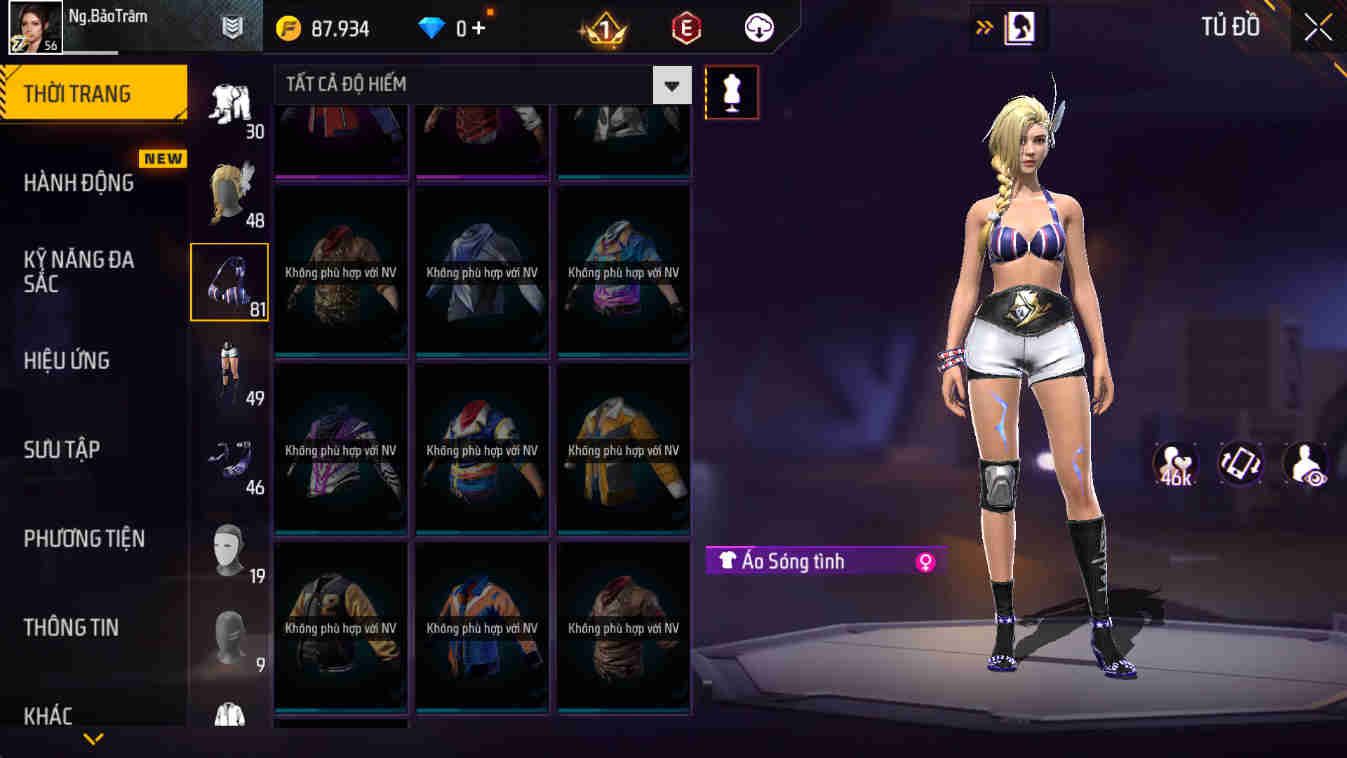Click the rotate character phone icon
The width and height of the screenshot is (1347, 758).
coord(1240,464)
